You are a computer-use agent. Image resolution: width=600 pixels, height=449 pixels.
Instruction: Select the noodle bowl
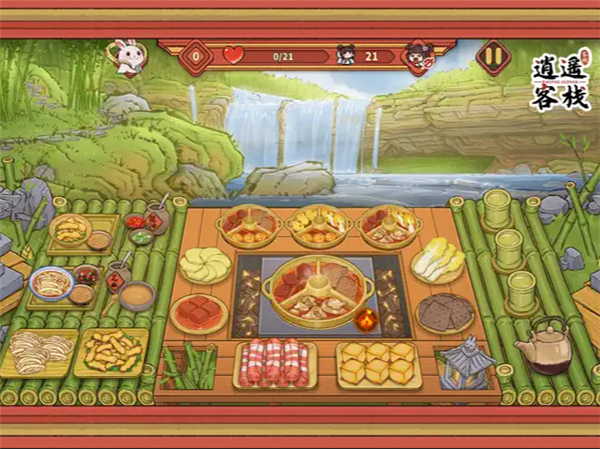pyautogui.click(x=51, y=283)
